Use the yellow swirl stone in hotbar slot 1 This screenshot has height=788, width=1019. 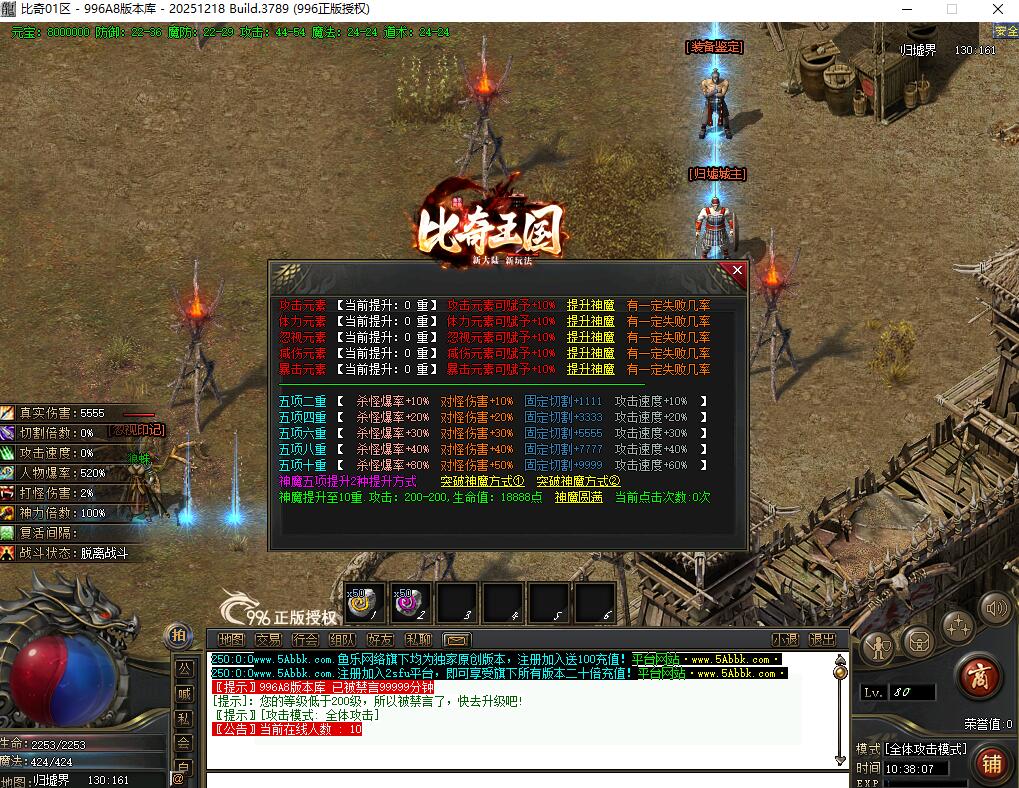[x=364, y=601]
